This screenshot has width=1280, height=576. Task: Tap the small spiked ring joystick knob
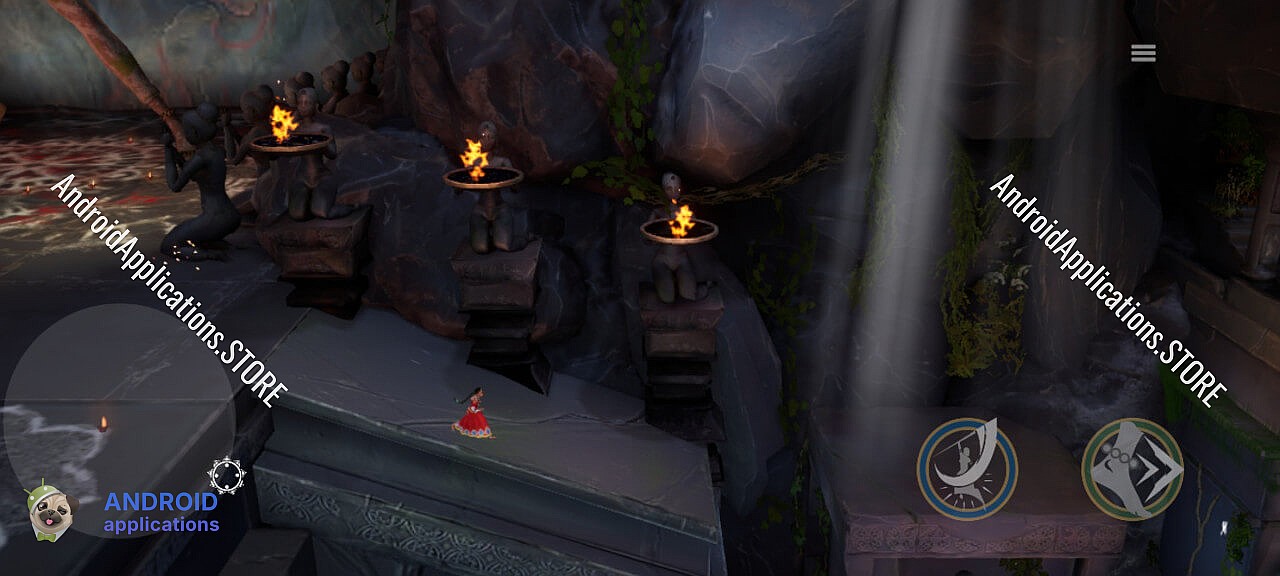[227, 474]
